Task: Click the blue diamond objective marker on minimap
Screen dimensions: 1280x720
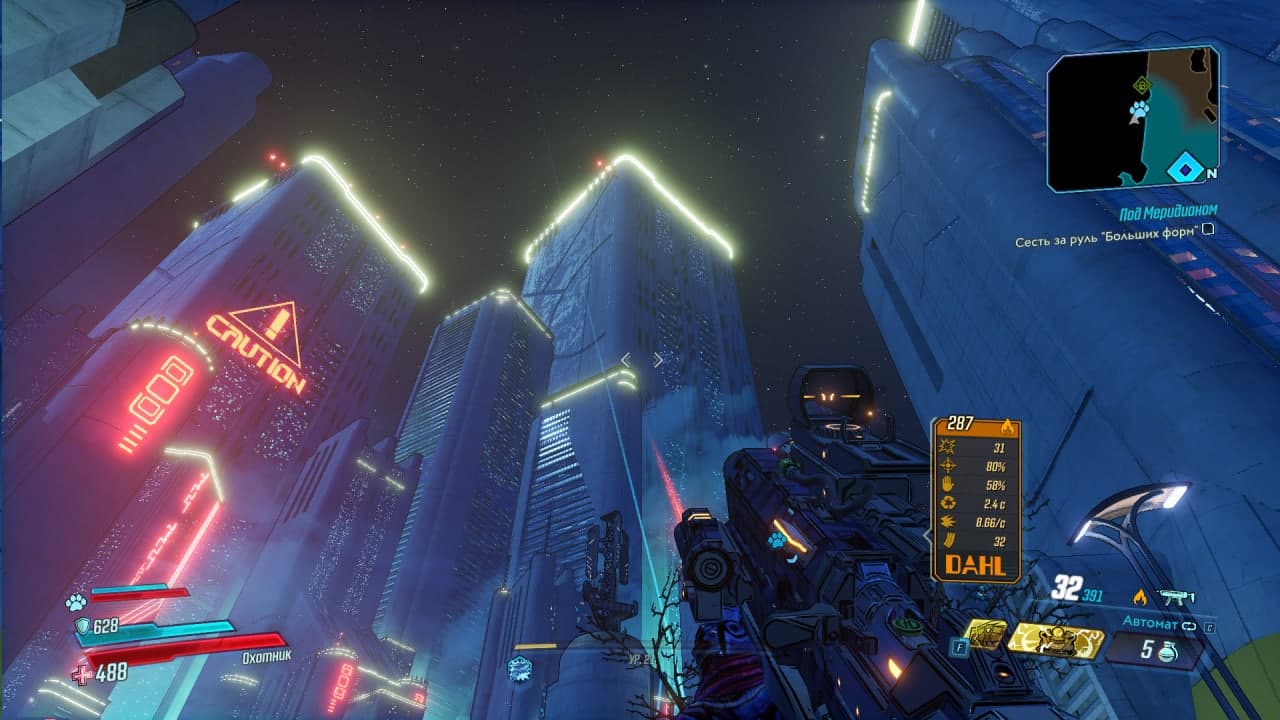Action: coord(1184,168)
